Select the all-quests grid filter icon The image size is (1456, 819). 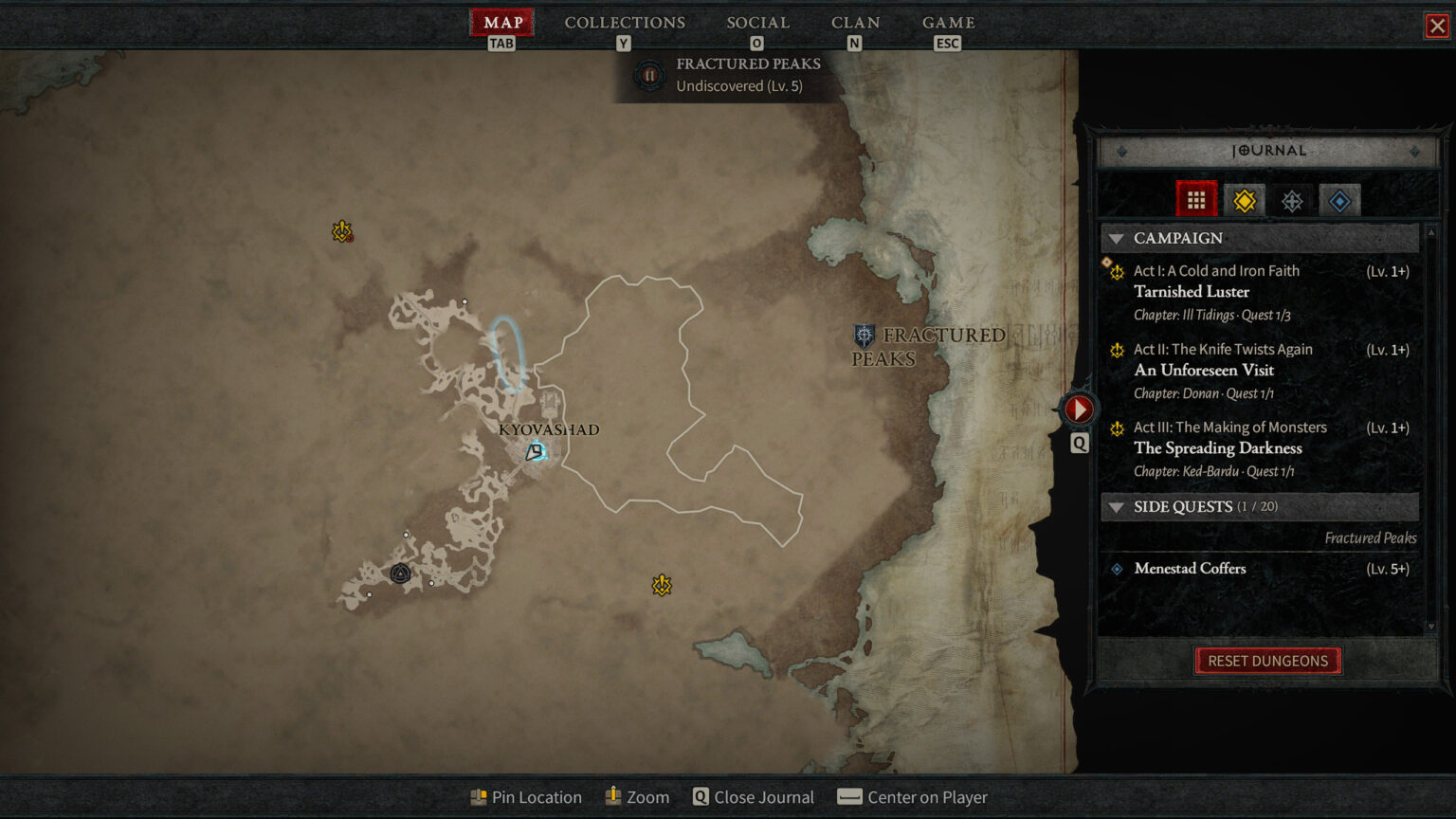(1196, 199)
